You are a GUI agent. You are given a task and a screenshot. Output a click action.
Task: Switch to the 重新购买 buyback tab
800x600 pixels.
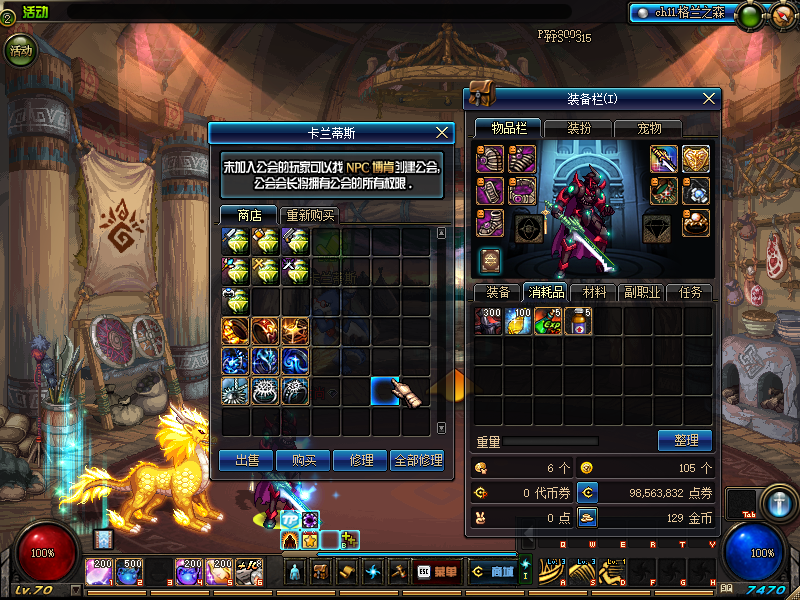tap(309, 215)
